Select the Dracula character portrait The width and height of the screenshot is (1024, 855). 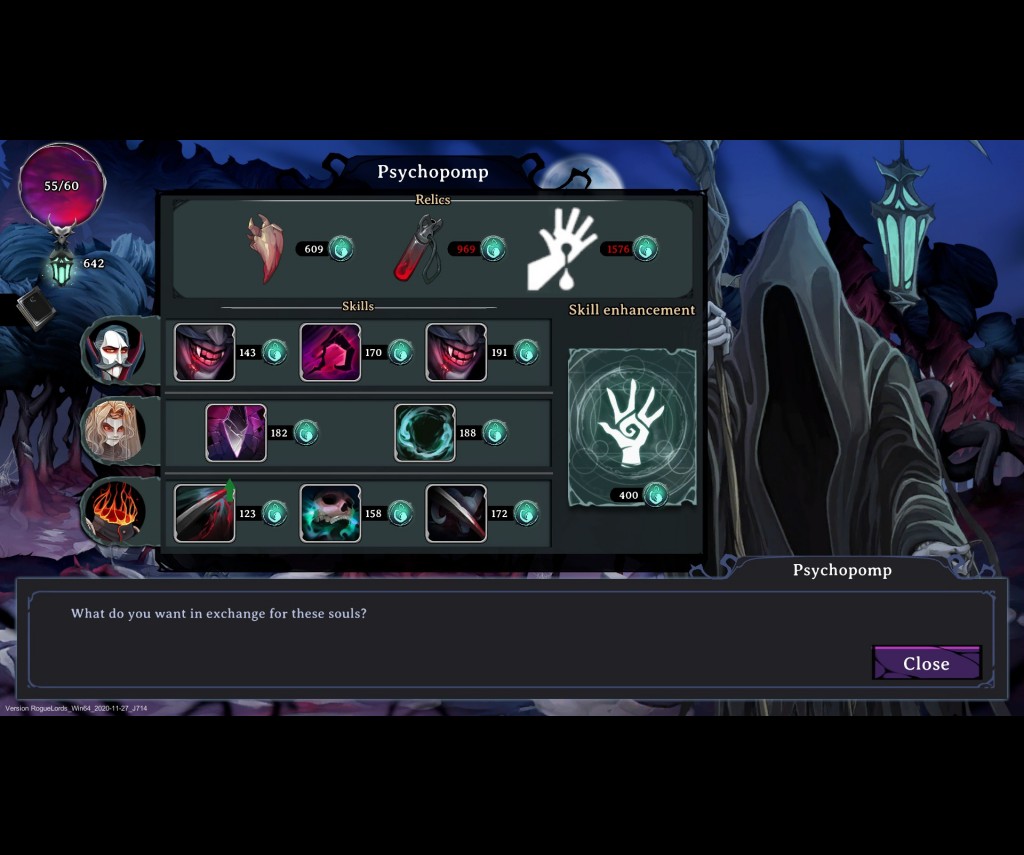coord(114,351)
